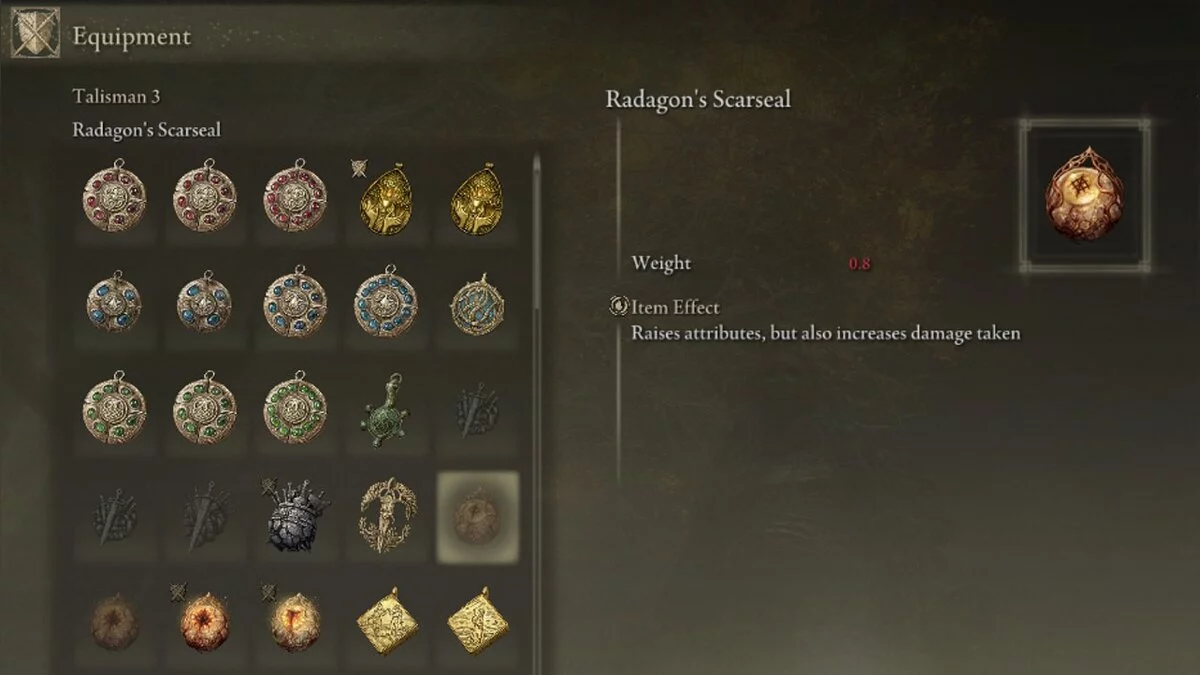Pick the dark stone talisman marked equipped
The width and height of the screenshot is (1200, 675).
point(294,515)
